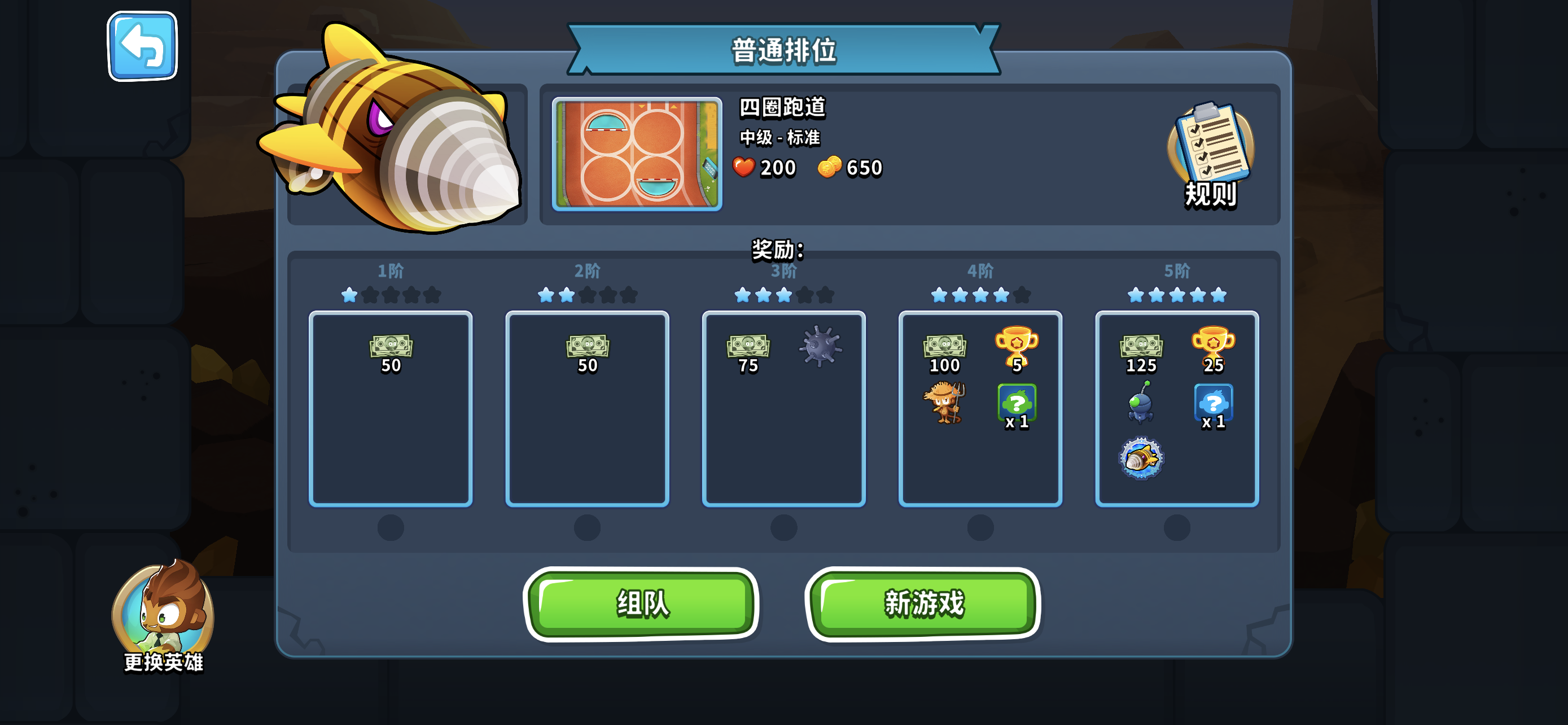Screen dimensions: 1568x725
Task: Expand the 1阶 reward tier panel
Action: [391, 408]
